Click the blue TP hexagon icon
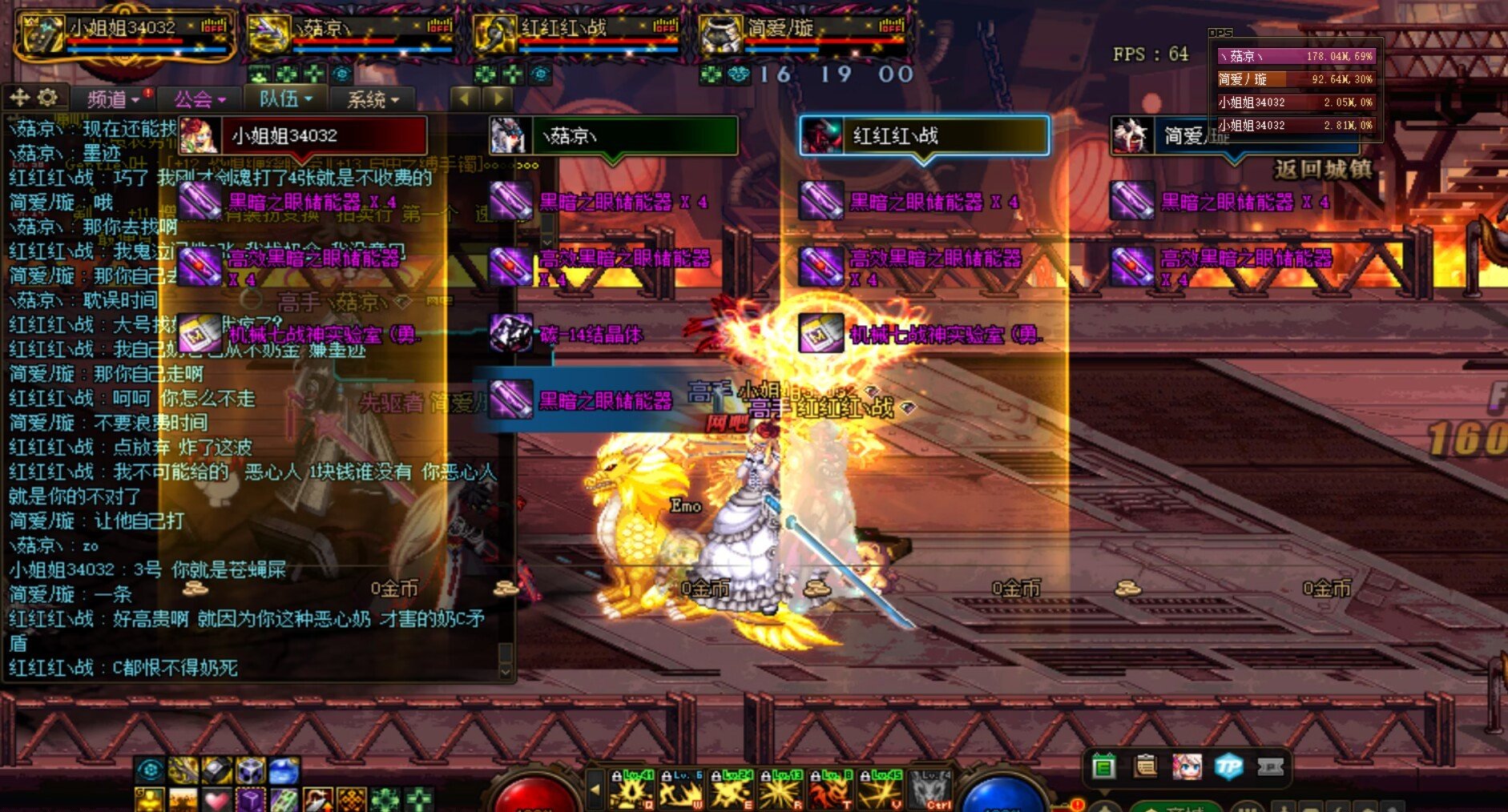Image resolution: width=1508 pixels, height=812 pixels. (x=1228, y=767)
